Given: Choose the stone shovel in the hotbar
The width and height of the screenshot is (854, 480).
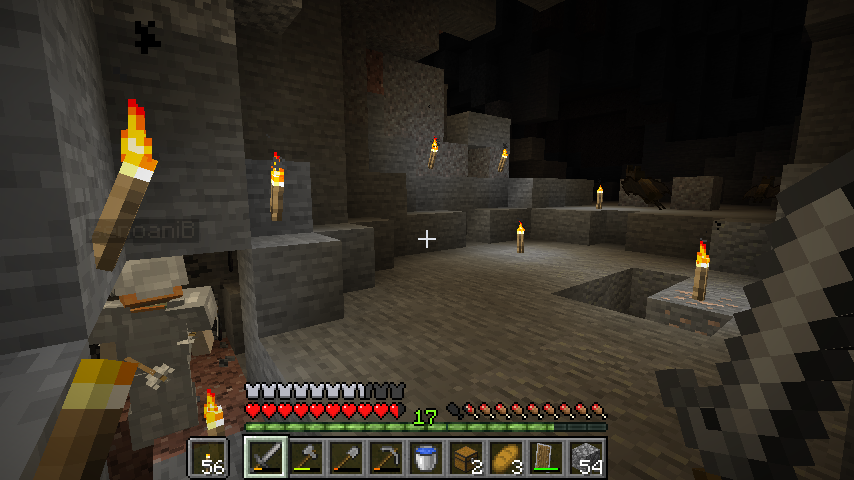Looking at the screenshot, I should pyautogui.click(x=346, y=458).
